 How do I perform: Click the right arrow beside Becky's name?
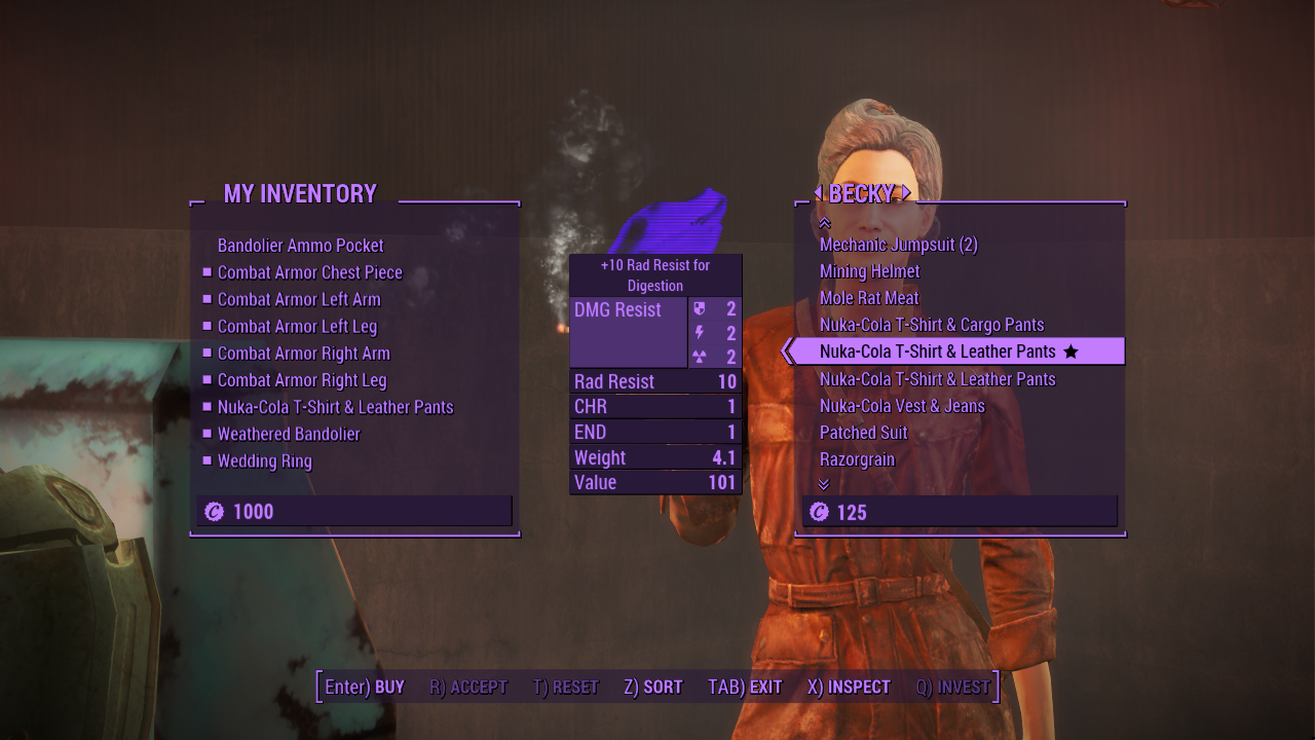tap(906, 192)
